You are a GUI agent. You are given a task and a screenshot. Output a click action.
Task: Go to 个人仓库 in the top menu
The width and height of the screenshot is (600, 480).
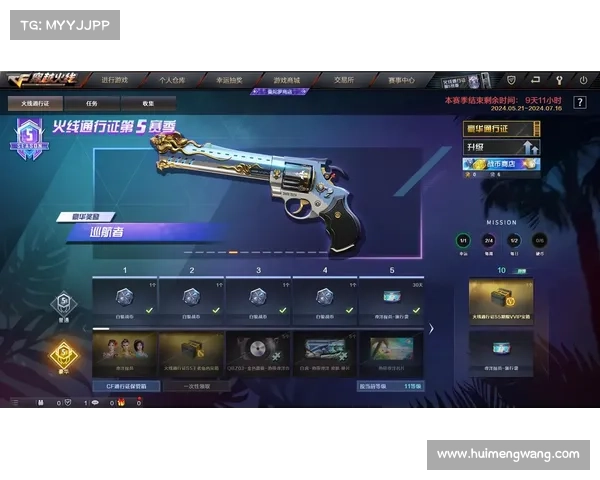click(x=173, y=79)
